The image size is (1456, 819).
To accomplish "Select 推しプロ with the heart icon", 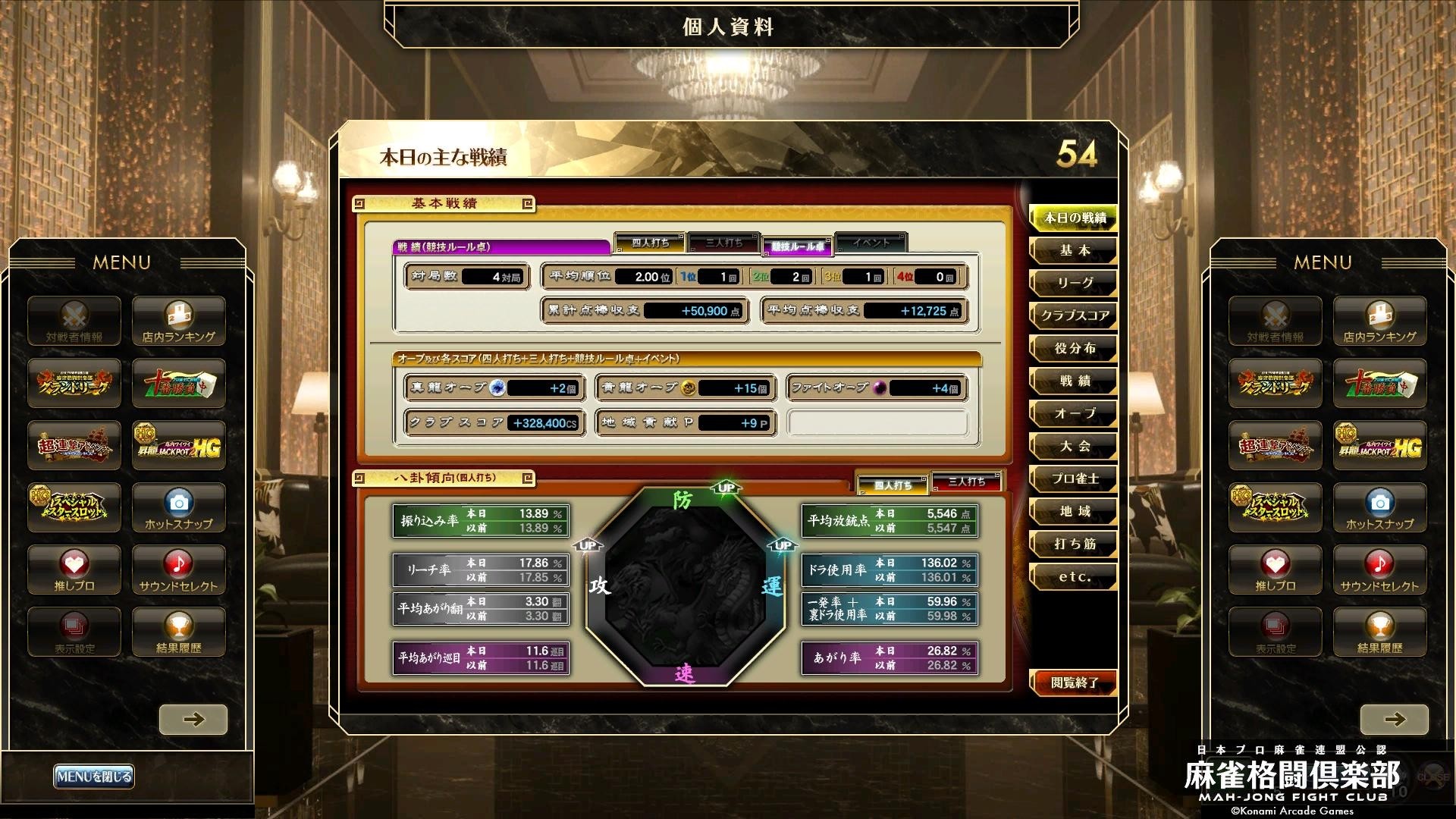I will pyautogui.click(x=74, y=570).
